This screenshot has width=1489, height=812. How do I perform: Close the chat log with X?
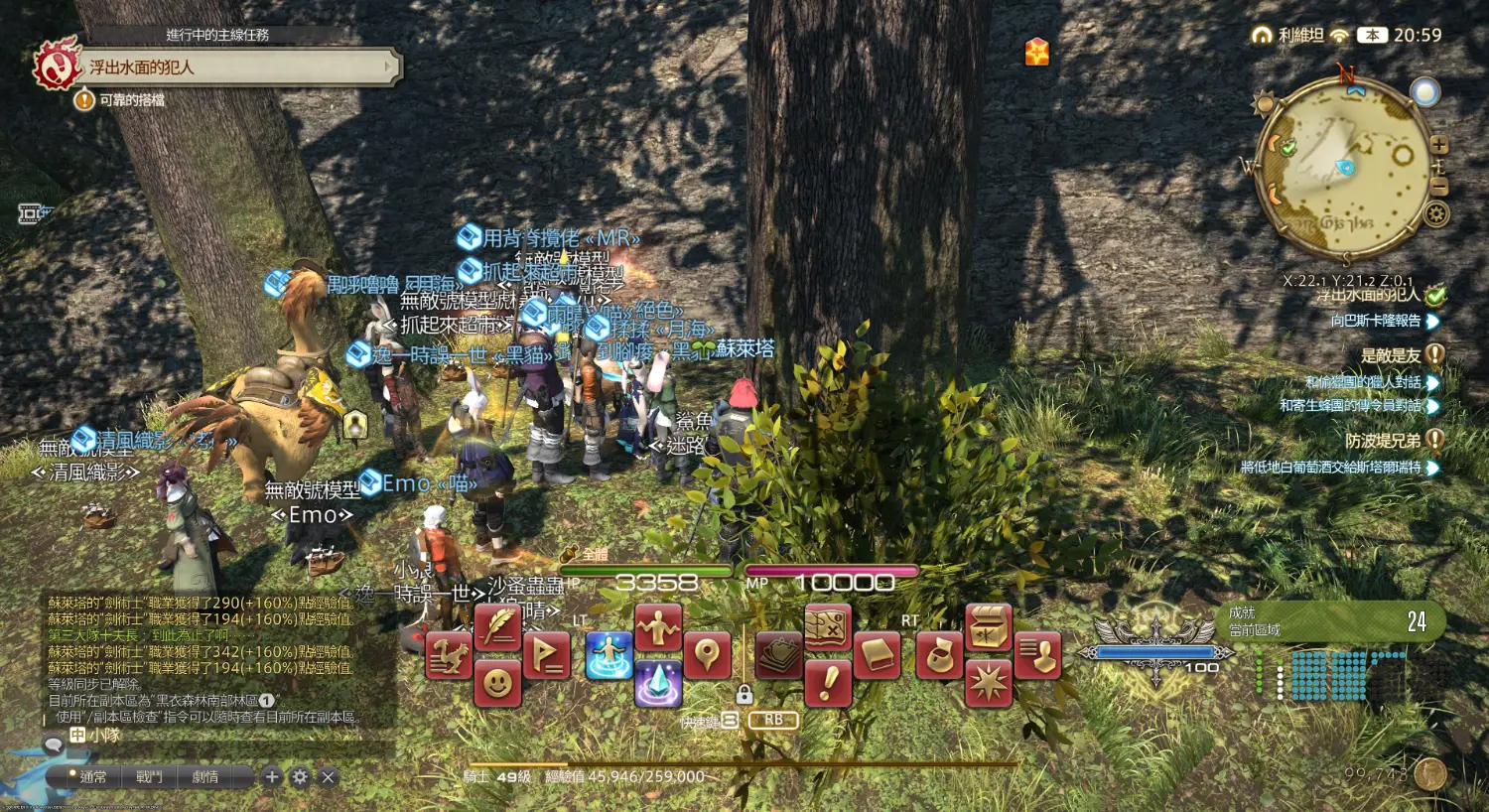pyautogui.click(x=329, y=777)
